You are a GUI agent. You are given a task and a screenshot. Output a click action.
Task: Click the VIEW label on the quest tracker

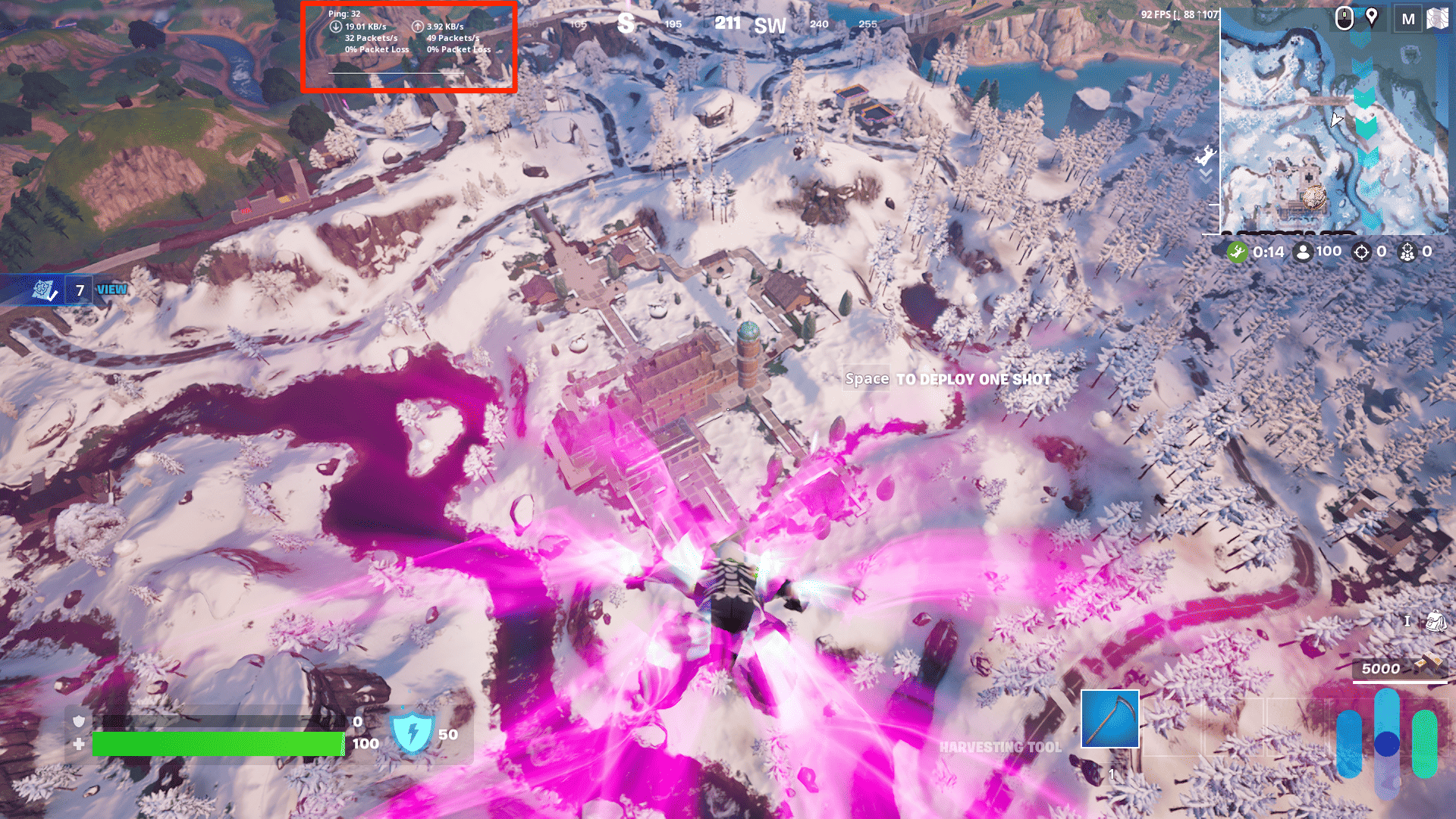point(111,290)
